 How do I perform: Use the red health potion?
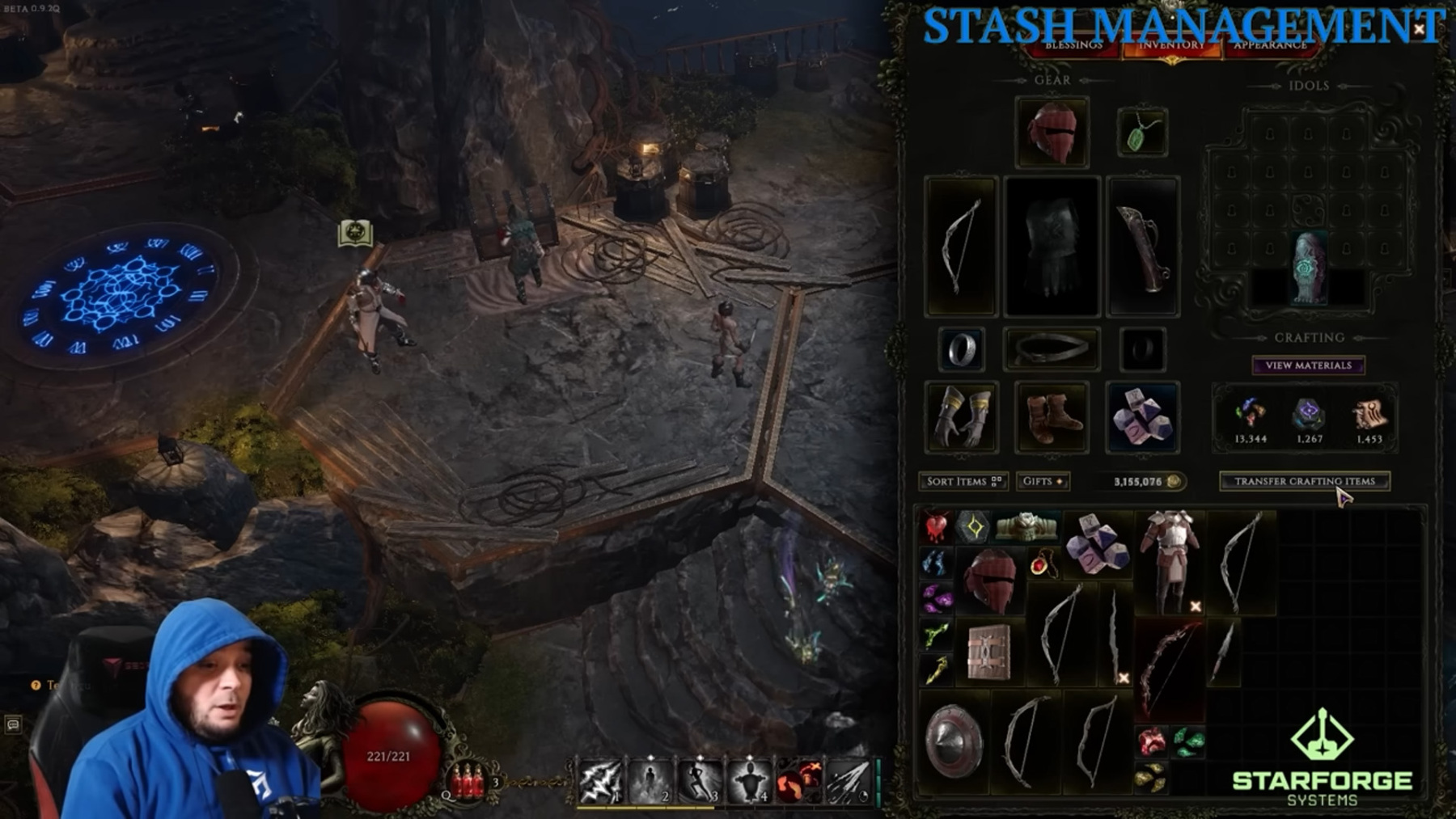467,780
